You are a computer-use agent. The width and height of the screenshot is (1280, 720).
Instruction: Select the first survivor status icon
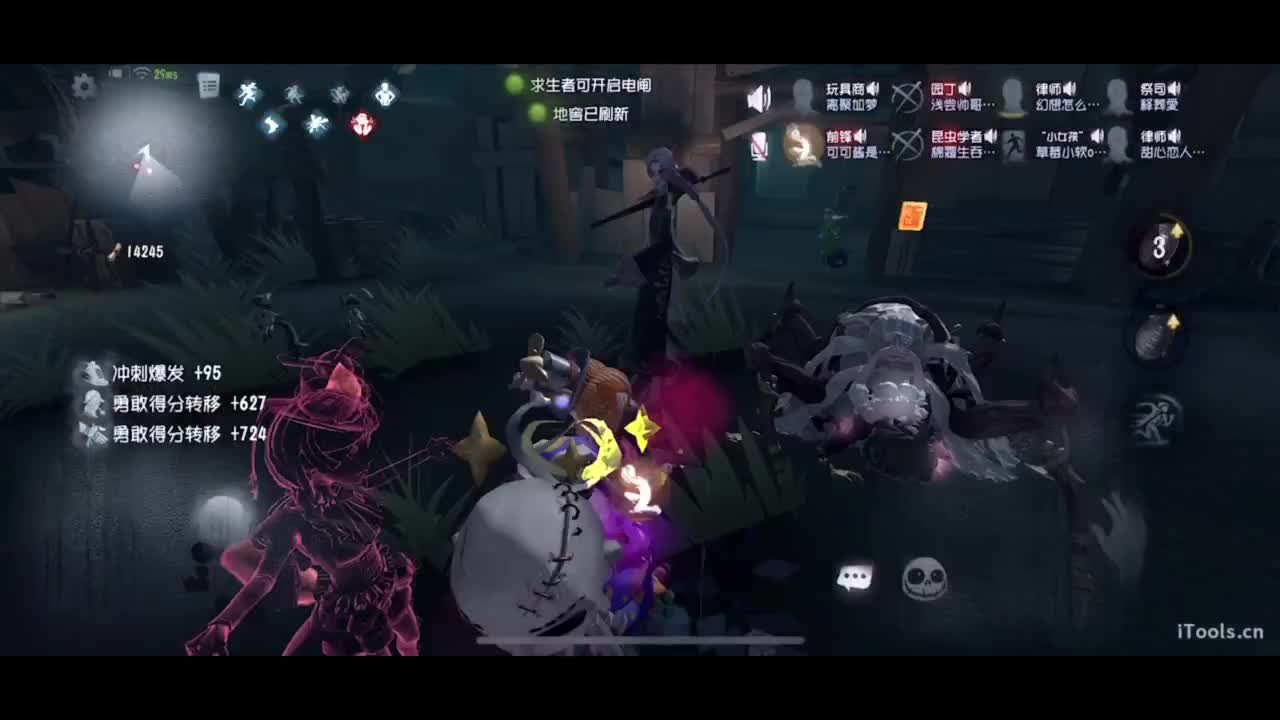(x=247, y=92)
